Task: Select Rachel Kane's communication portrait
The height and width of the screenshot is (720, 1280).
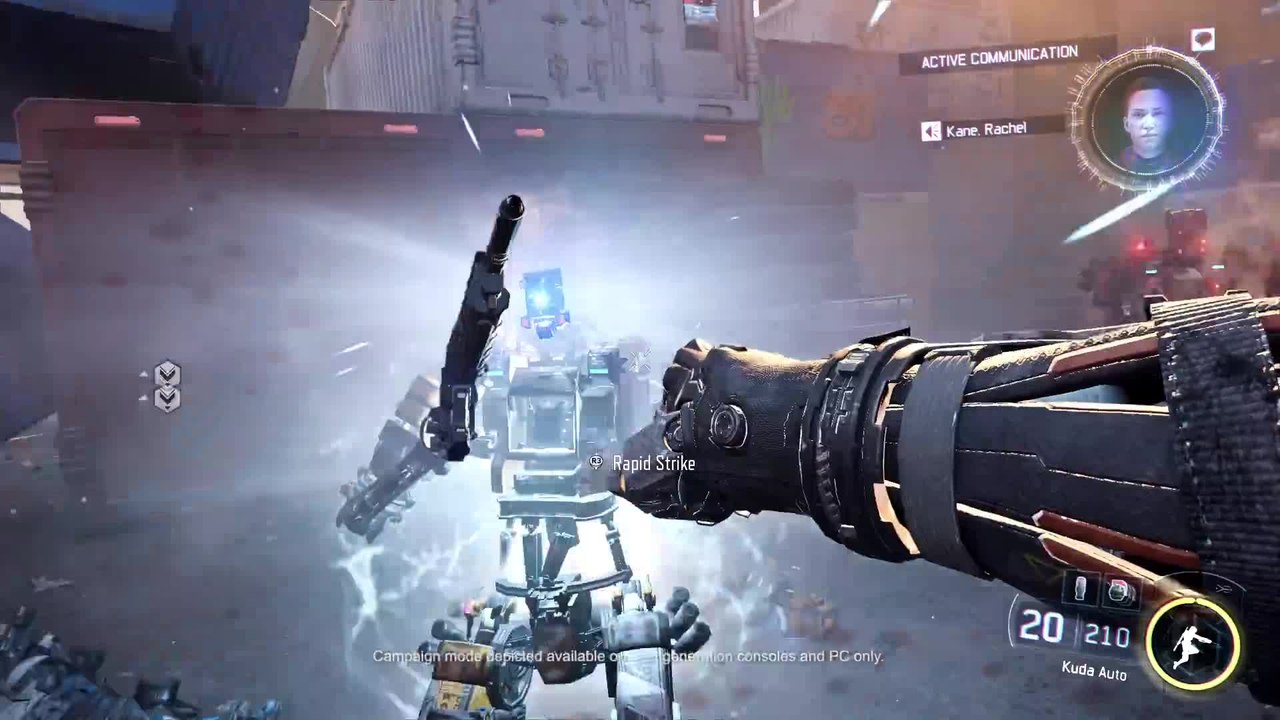Action: 1147,119
